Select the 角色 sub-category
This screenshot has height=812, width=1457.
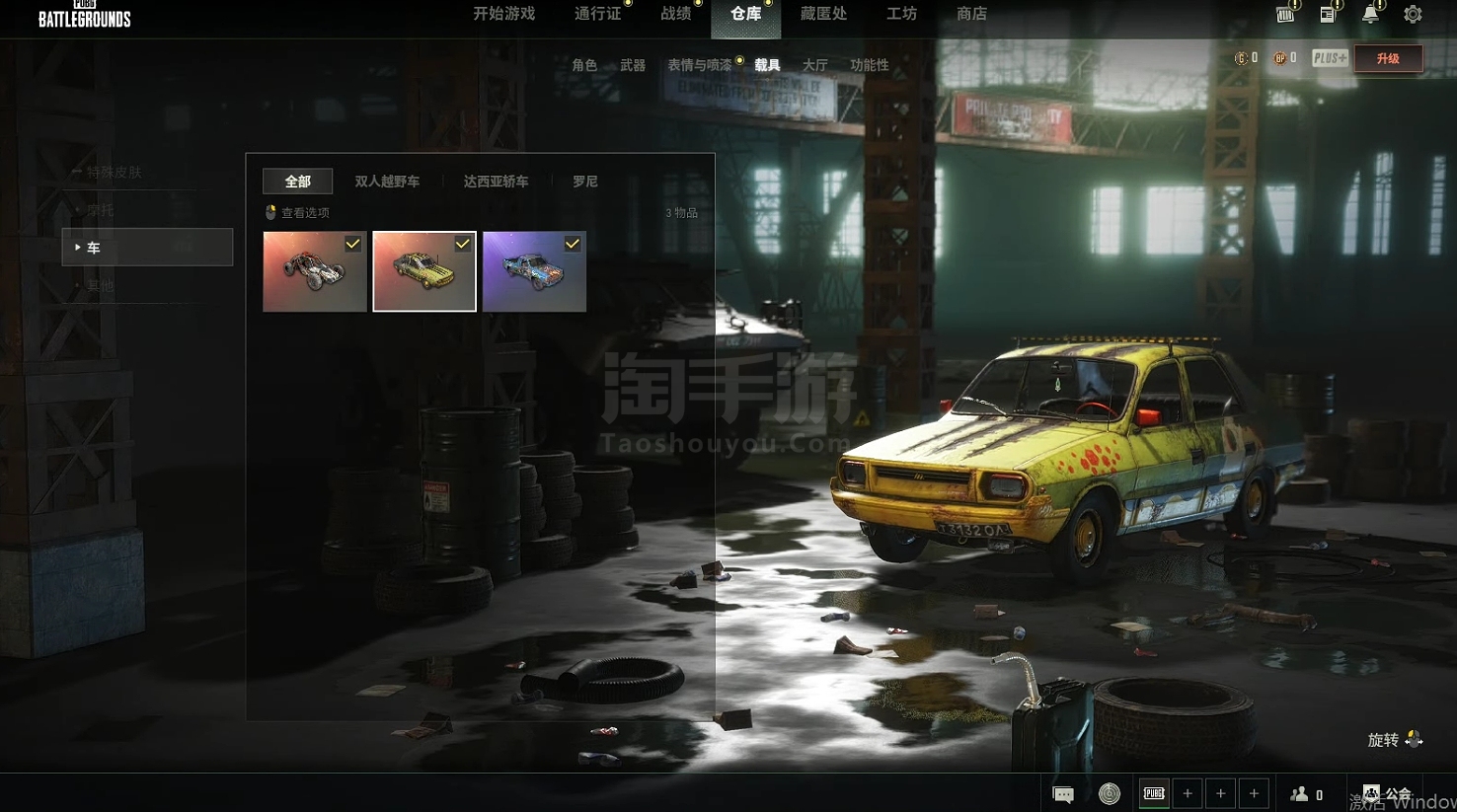pos(584,65)
